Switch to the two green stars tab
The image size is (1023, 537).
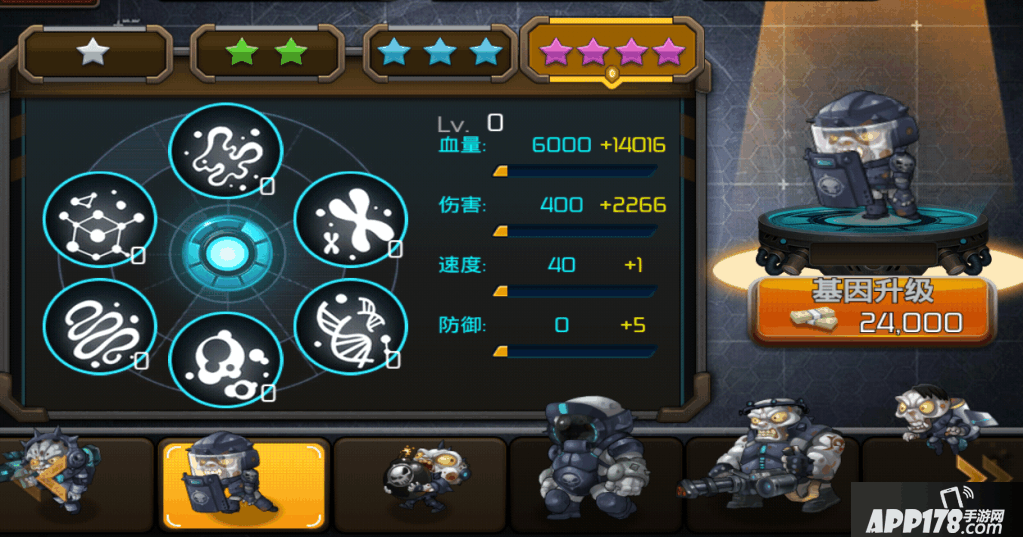pyautogui.click(x=267, y=54)
